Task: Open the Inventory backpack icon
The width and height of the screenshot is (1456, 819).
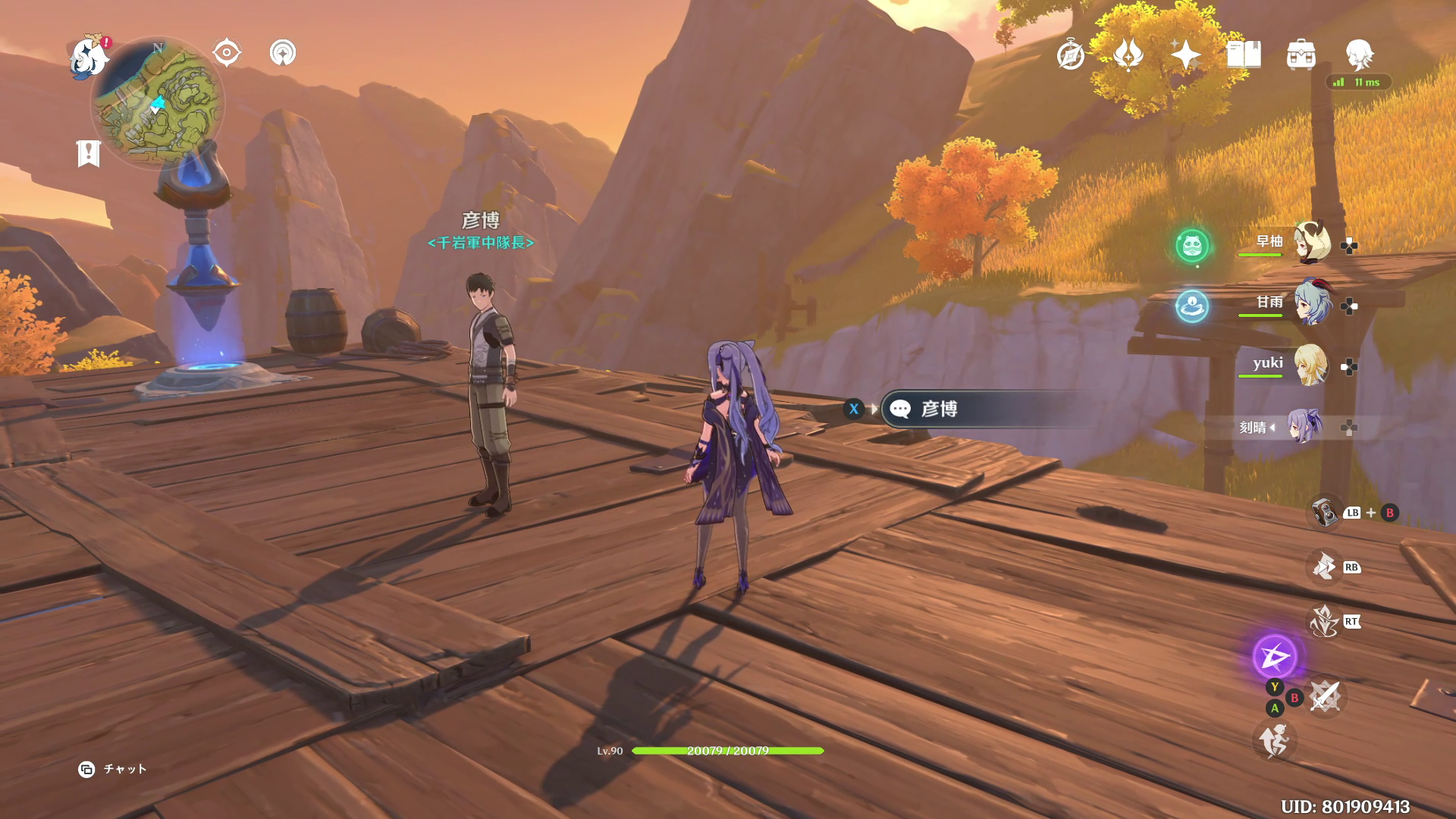Action: pyautogui.click(x=1301, y=55)
